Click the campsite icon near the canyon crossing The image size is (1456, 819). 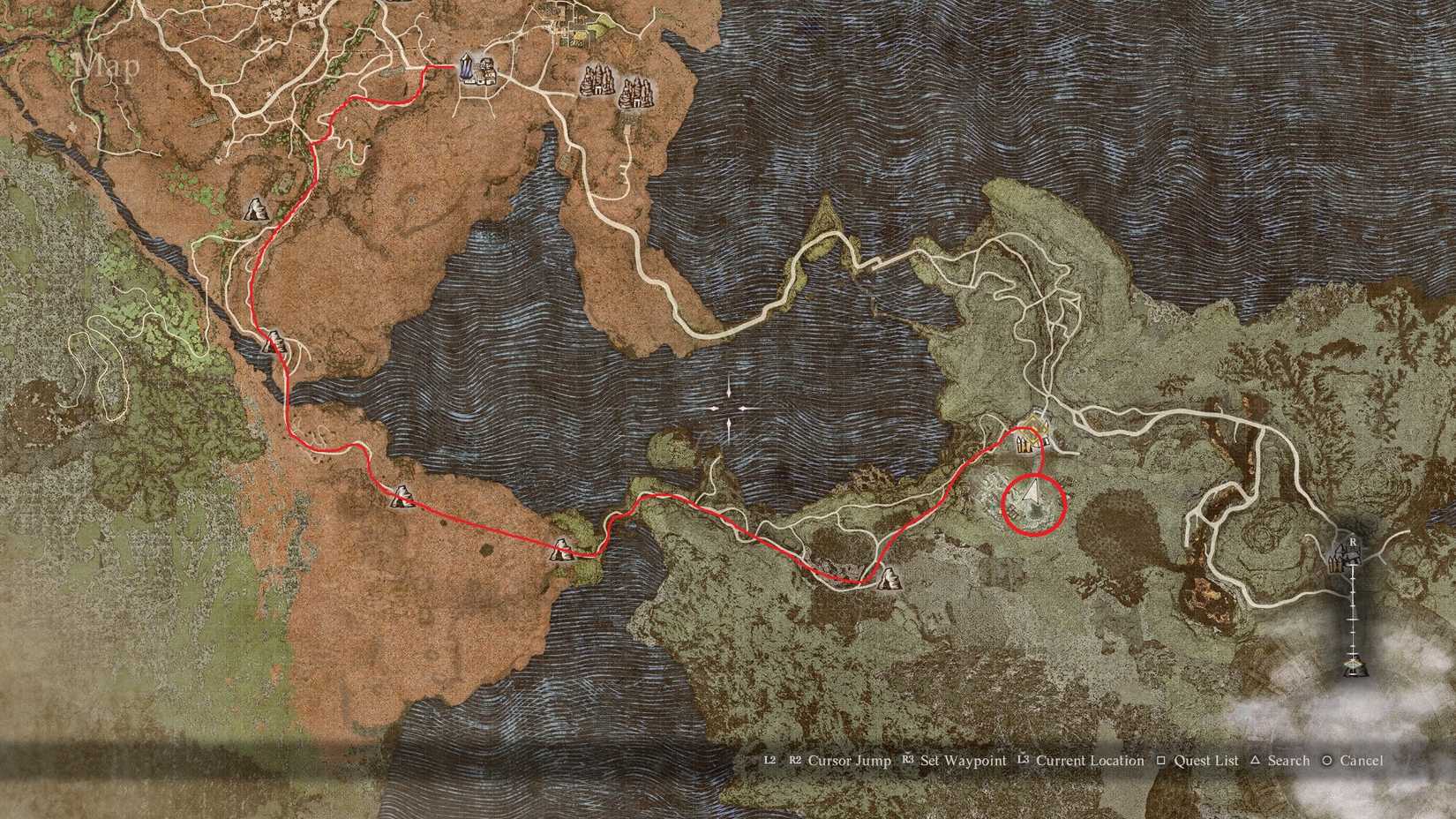pyautogui.click(x=563, y=550)
